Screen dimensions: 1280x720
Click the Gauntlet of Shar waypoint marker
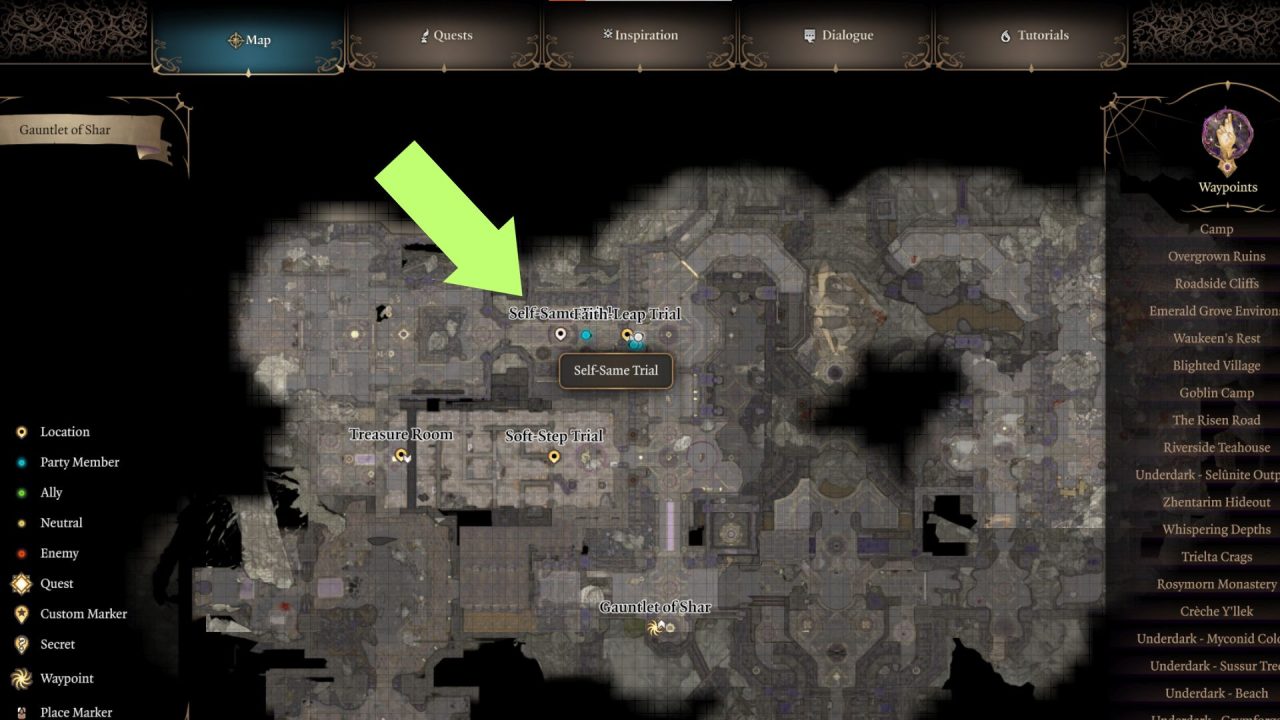click(x=655, y=628)
